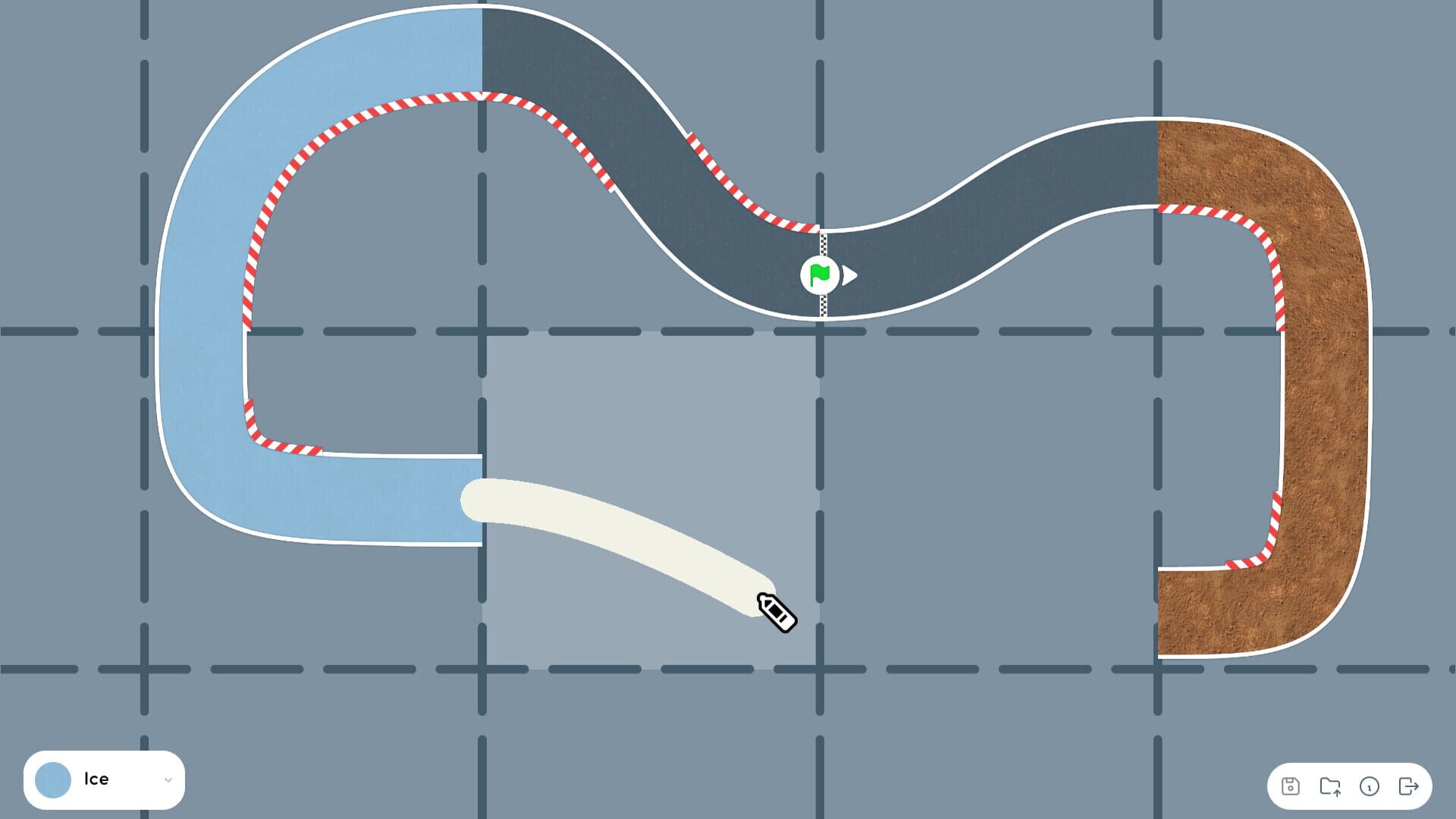Open track info via the circled-i icon

point(1370,786)
